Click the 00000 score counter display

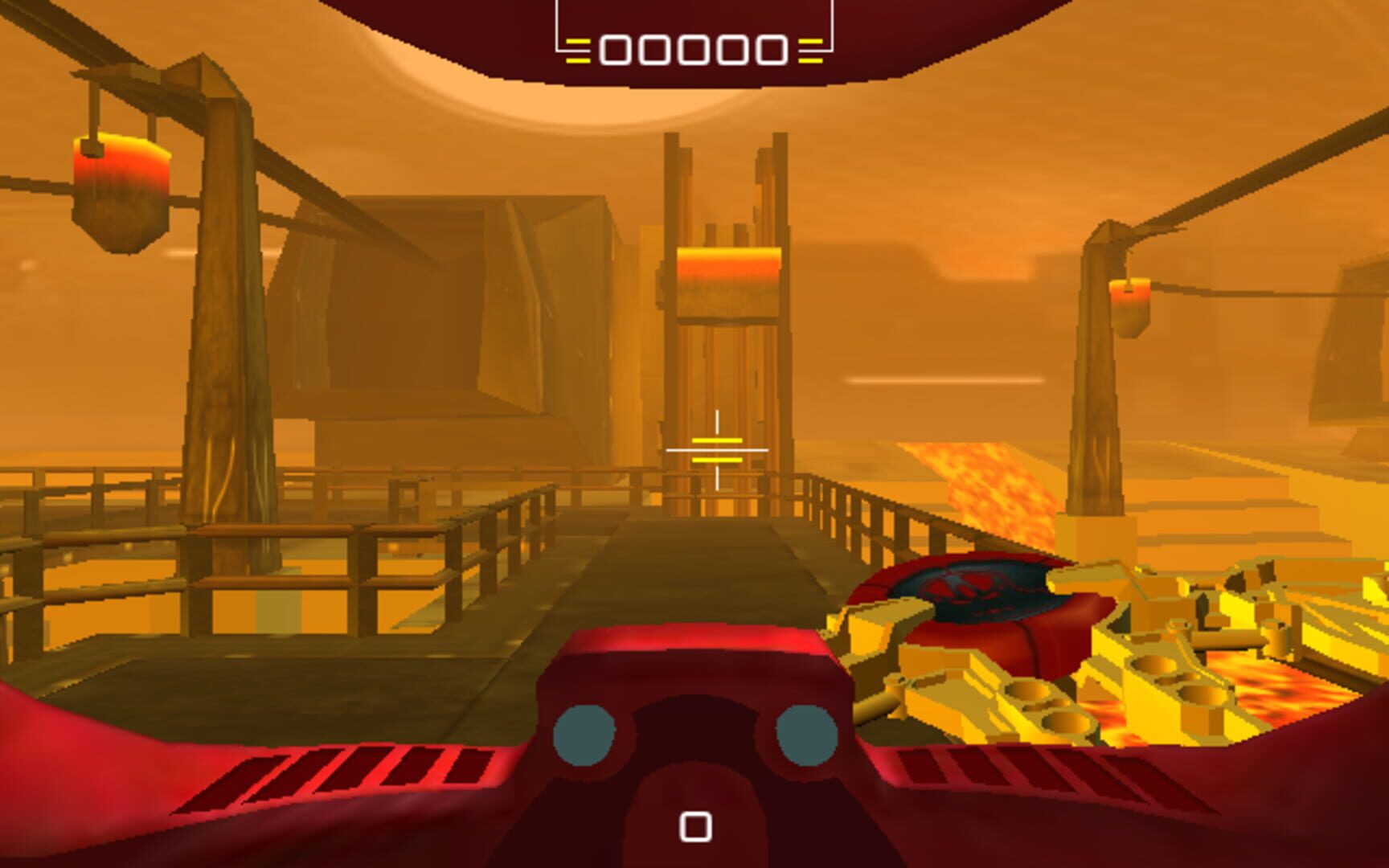pos(693,51)
